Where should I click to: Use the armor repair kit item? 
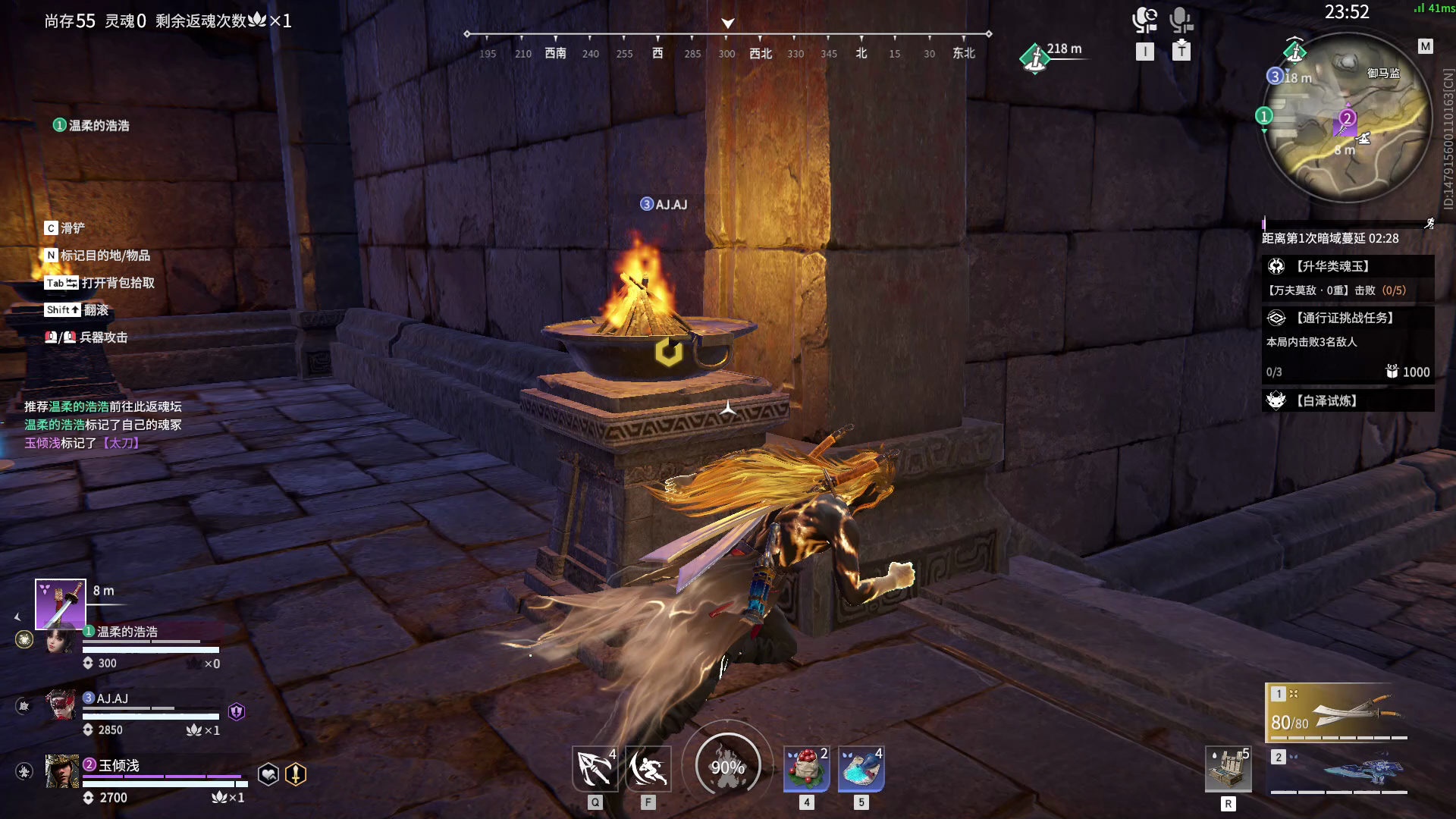(x=1228, y=770)
